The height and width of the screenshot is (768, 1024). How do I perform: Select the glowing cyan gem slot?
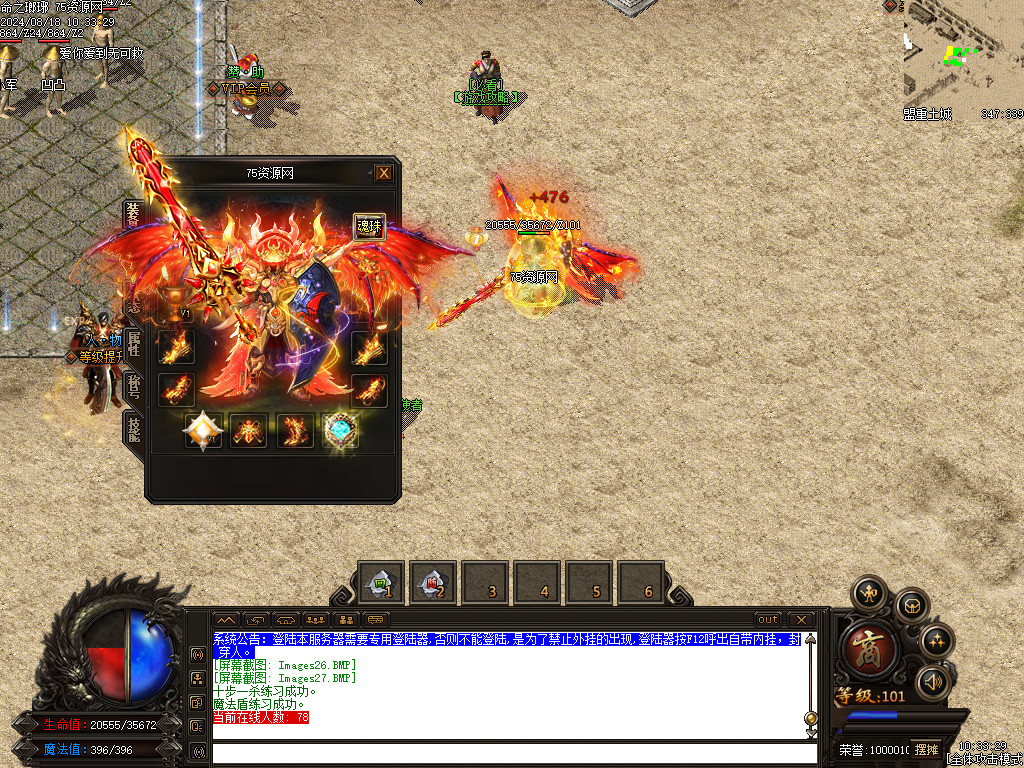pyautogui.click(x=341, y=430)
